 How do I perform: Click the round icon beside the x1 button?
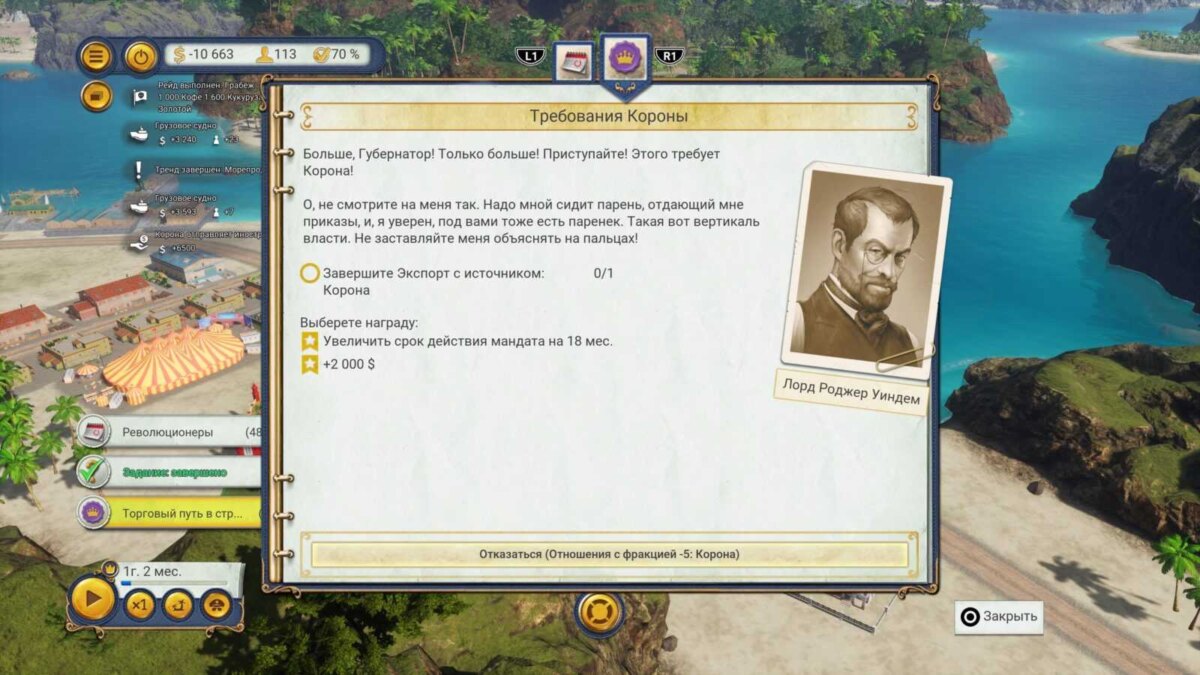[178, 604]
